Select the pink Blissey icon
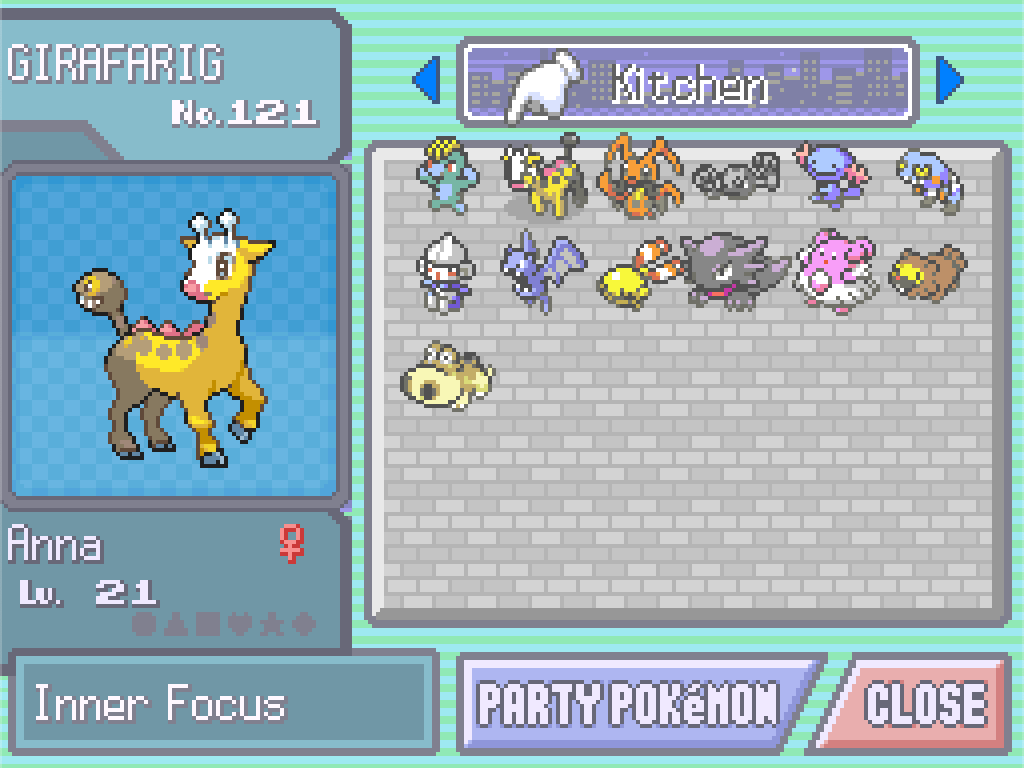Image resolution: width=1024 pixels, height=768 pixels. point(832,270)
